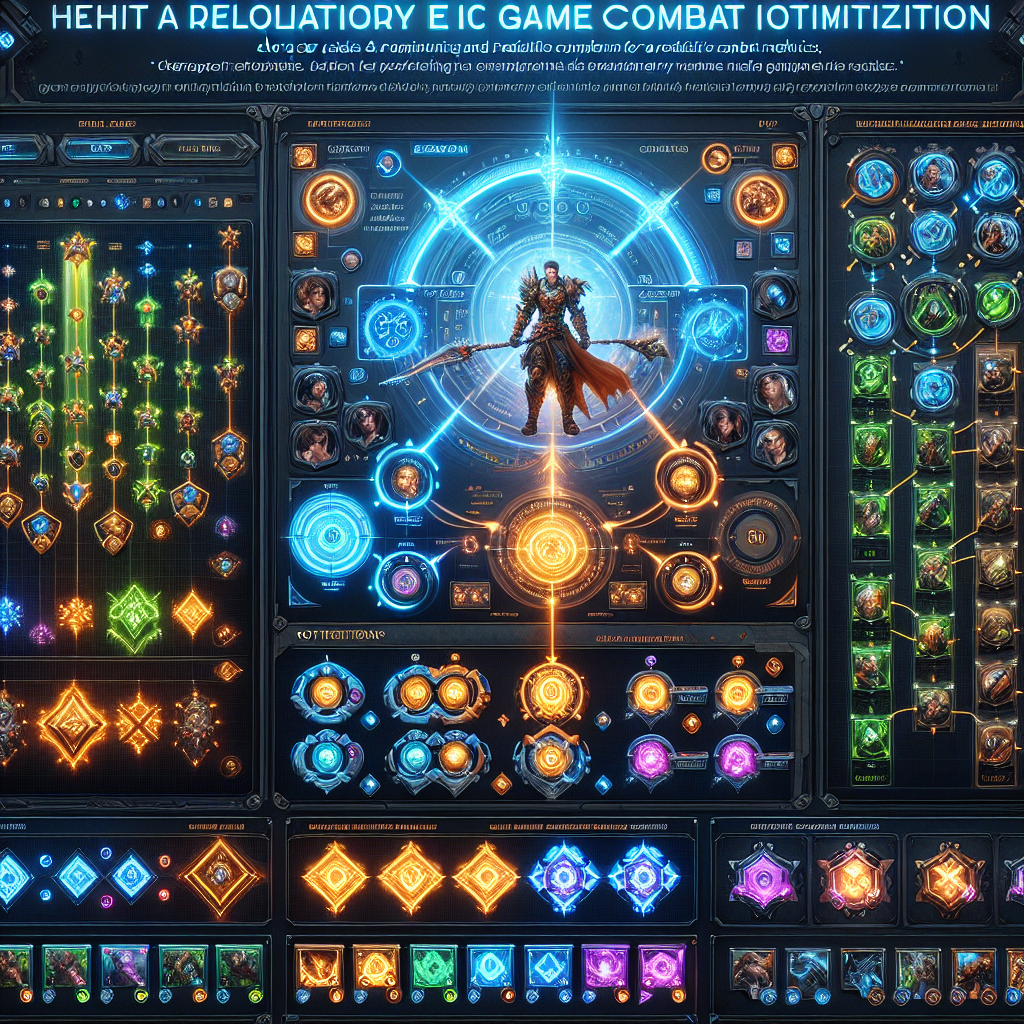
Task: Click the round dial showing 60
Action: click(x=757, y=535)
